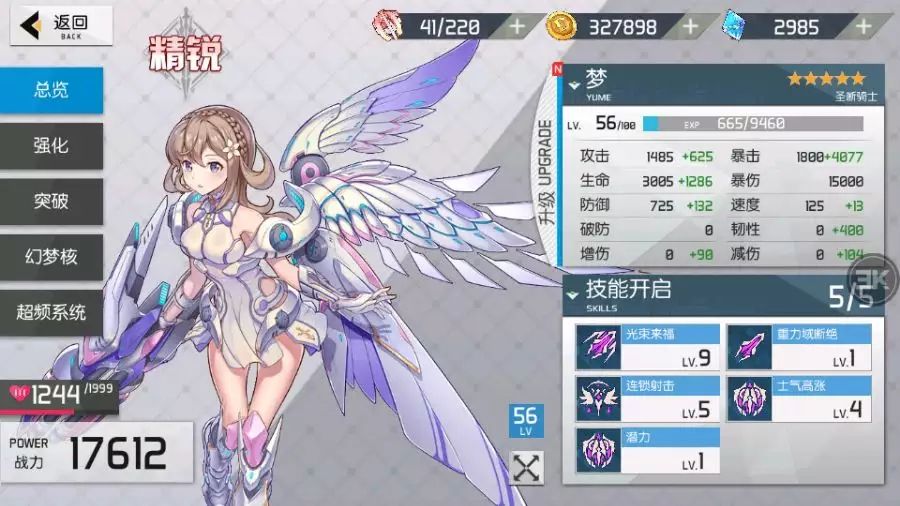Image resolution: width=900 pixels, height=506 pixels.
Task: Collapse the 技能开启 skills section
Action: point(573,293)
